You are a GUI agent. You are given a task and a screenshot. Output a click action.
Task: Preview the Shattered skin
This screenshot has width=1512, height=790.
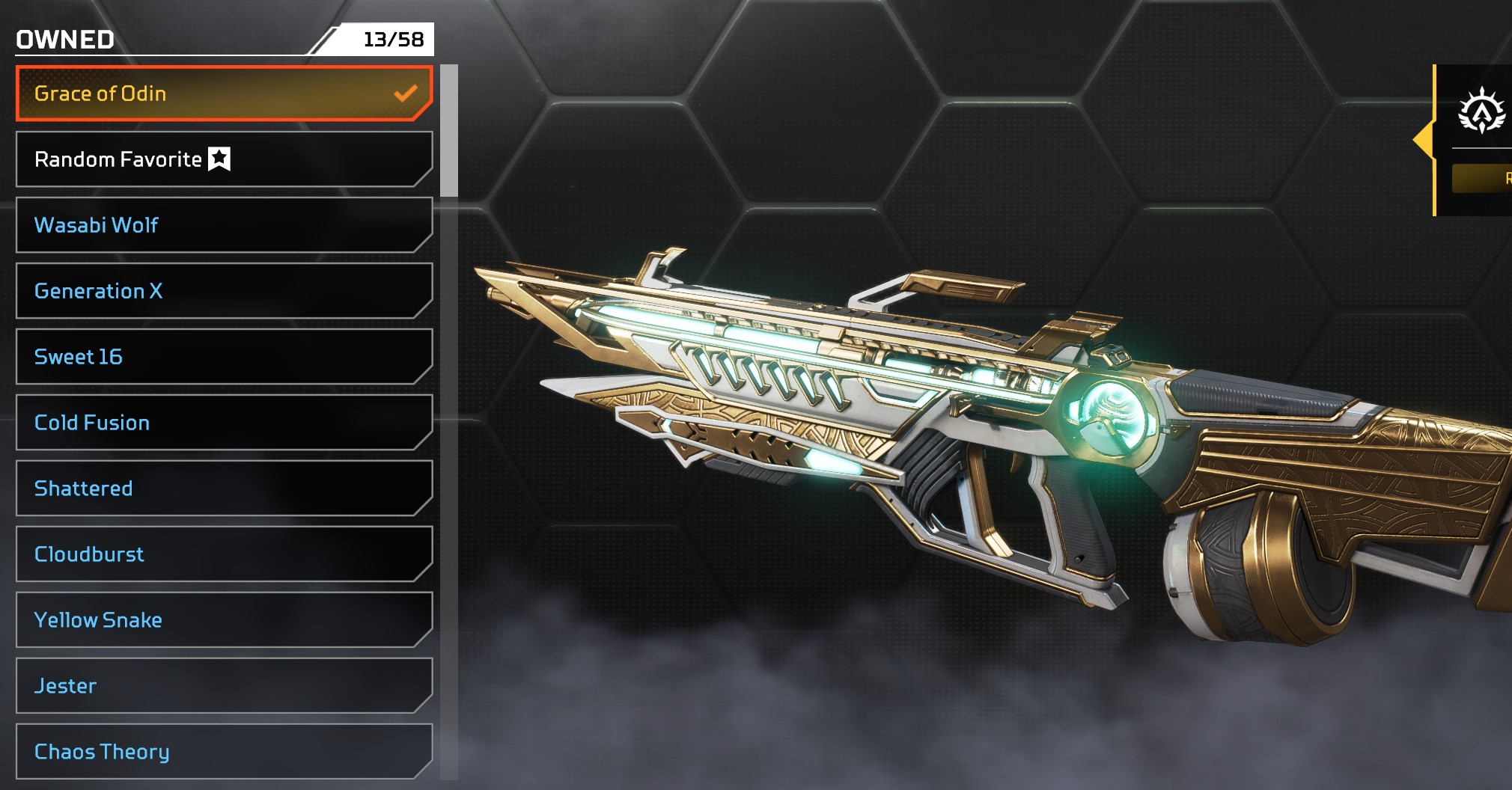pyautogui.click(x=223, y=489)
